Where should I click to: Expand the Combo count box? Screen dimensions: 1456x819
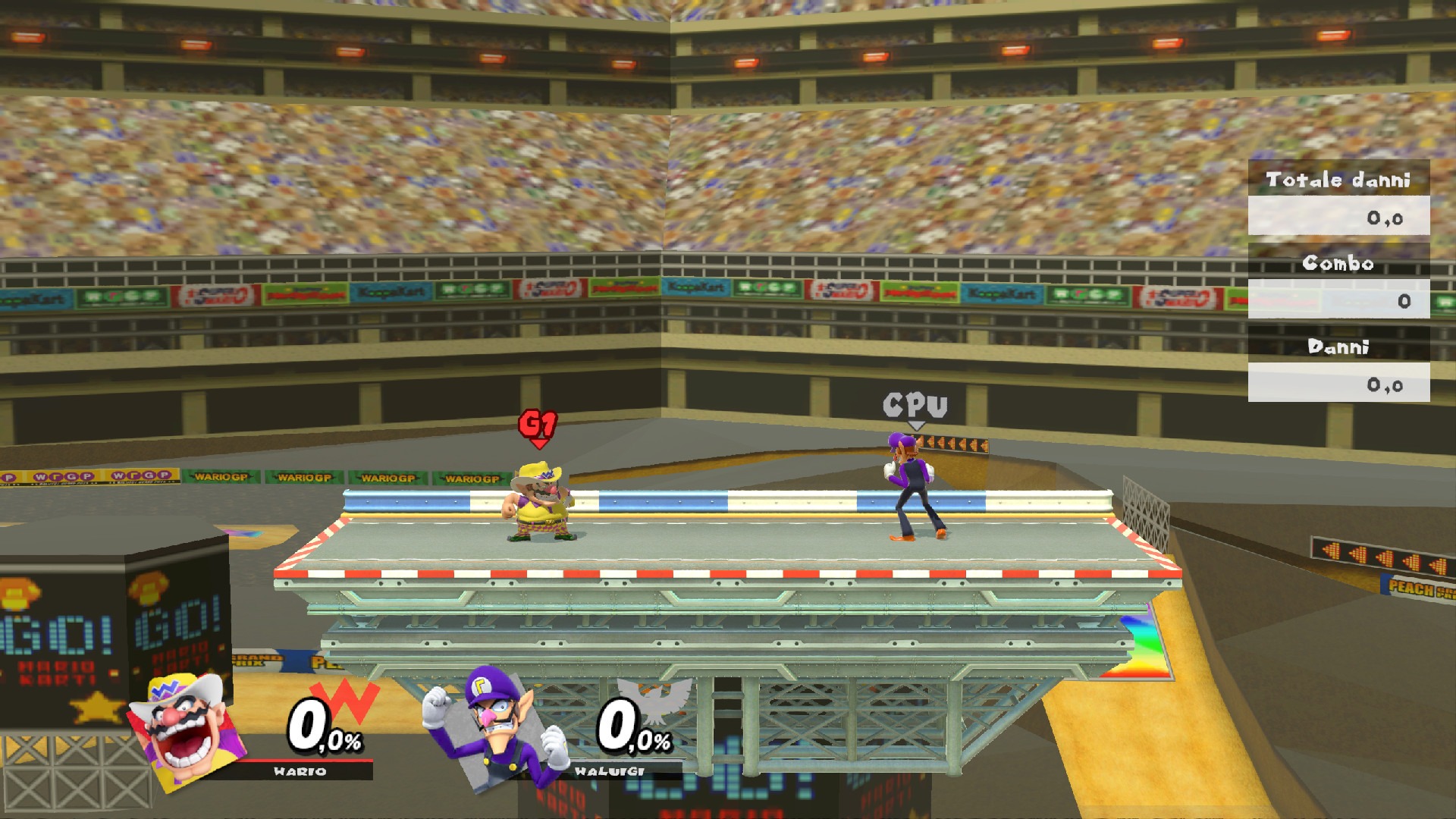coord(1338,301)
